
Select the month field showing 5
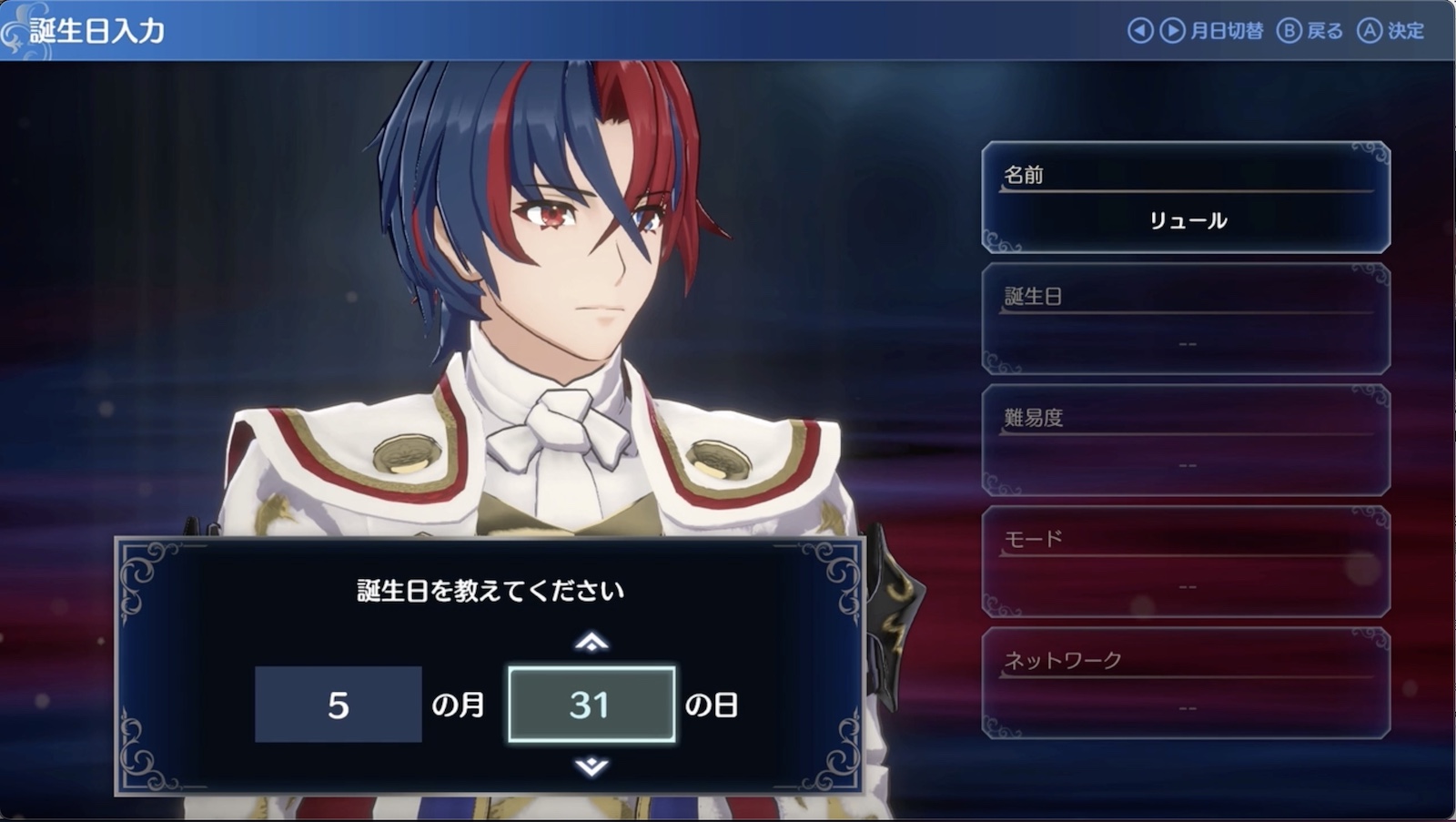tap(338, 705)
